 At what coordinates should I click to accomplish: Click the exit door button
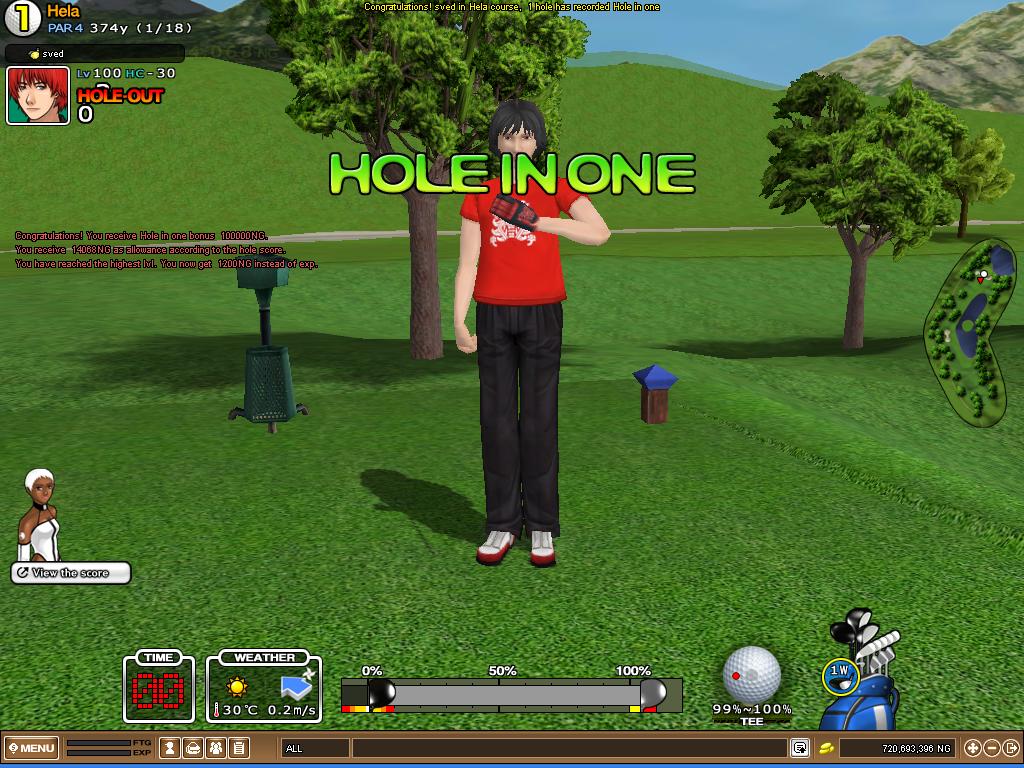(x=1010, y=748)
